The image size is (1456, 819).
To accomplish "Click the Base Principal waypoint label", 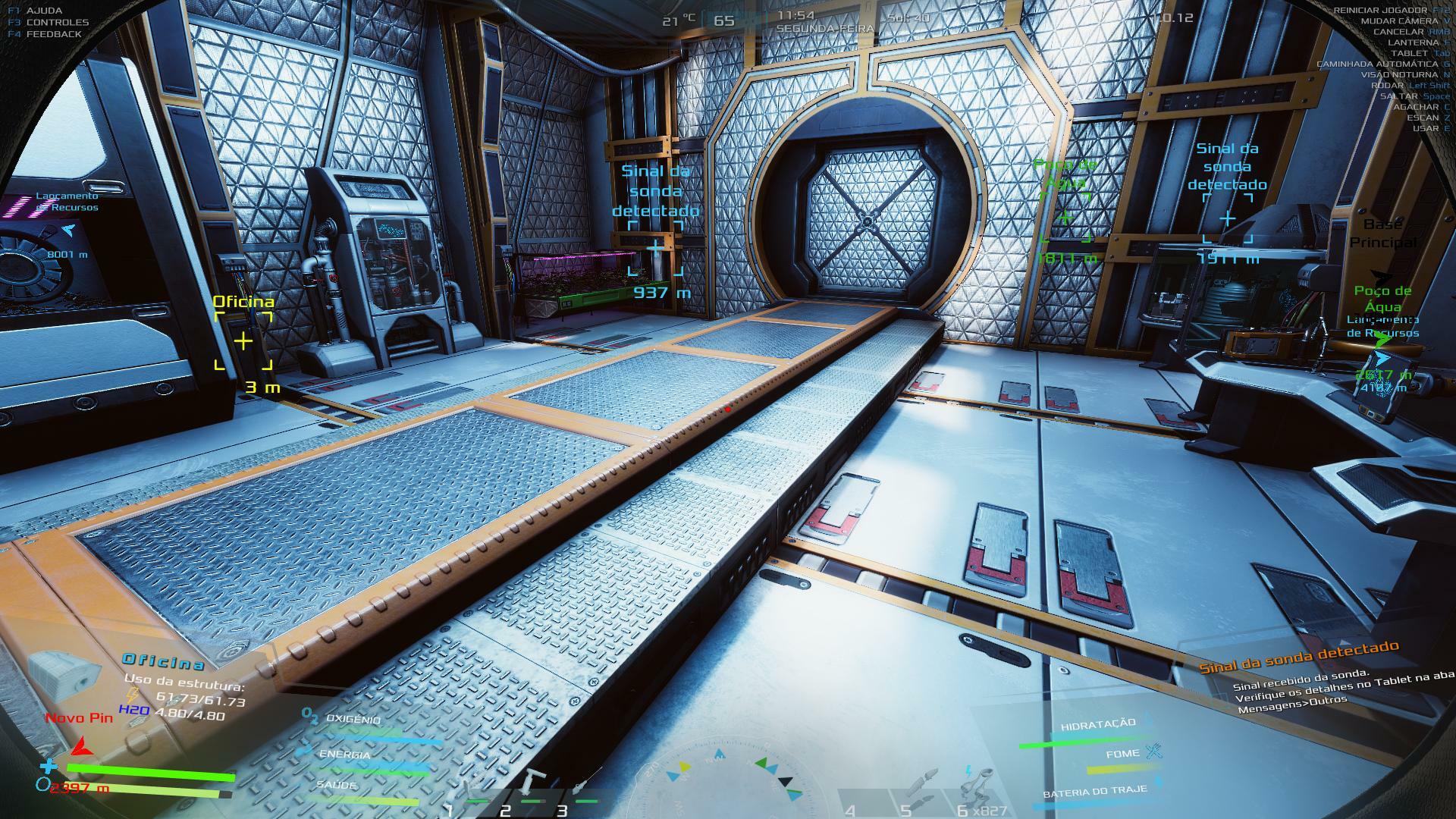I will (x=1382, y=234).
